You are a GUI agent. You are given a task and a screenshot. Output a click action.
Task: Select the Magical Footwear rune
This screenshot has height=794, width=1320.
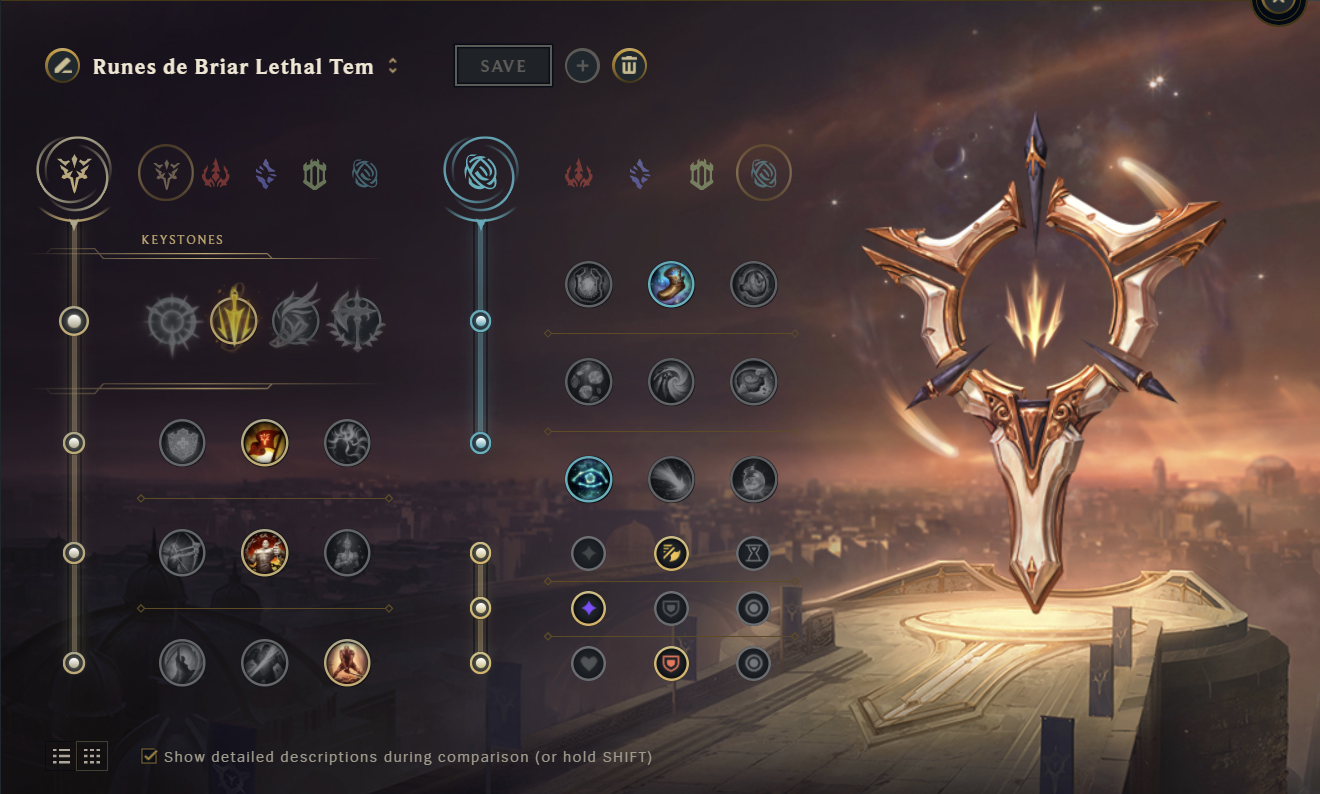pos(671,284)
